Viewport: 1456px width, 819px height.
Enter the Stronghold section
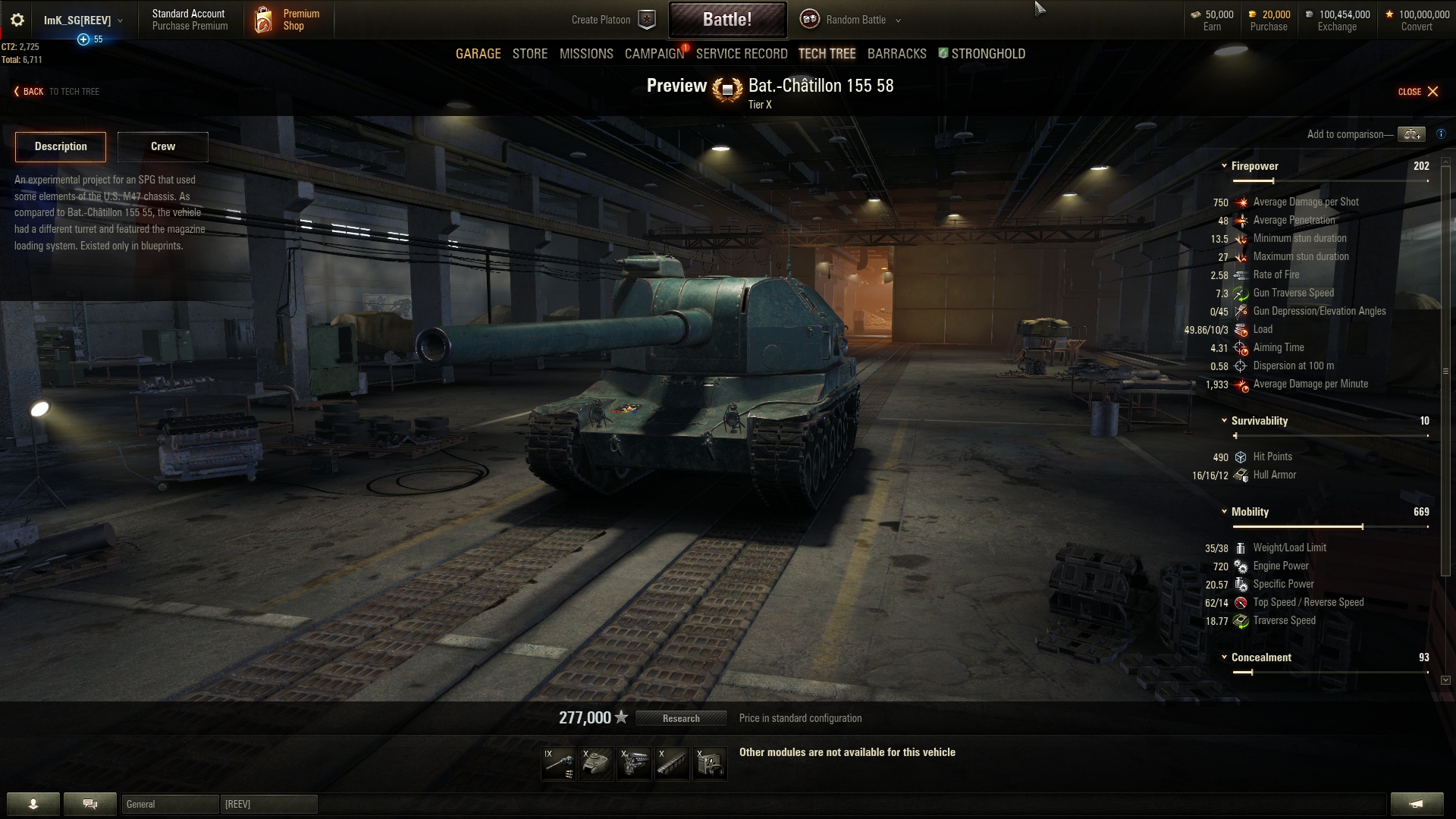click(987, 54)
